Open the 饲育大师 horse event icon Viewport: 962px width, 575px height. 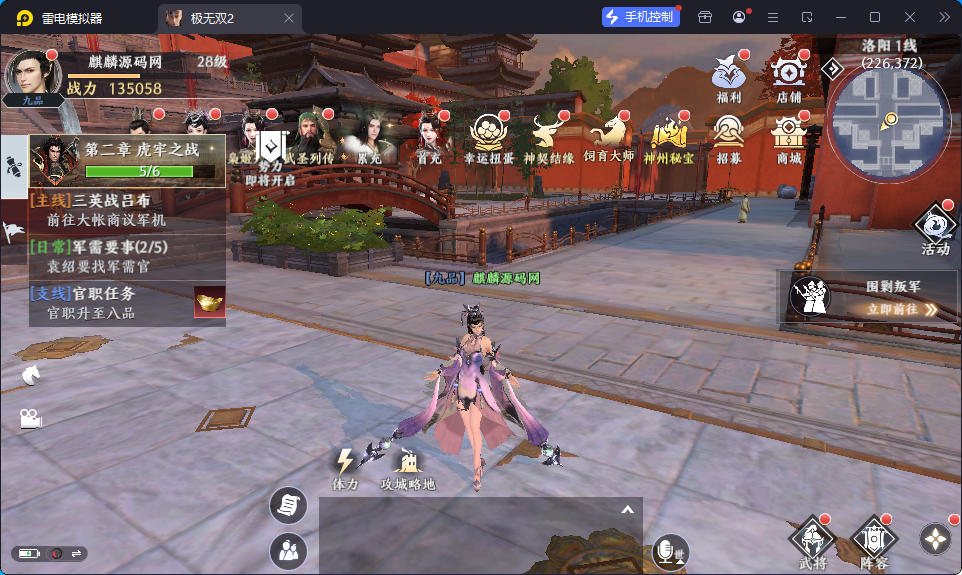pos(609,134)
